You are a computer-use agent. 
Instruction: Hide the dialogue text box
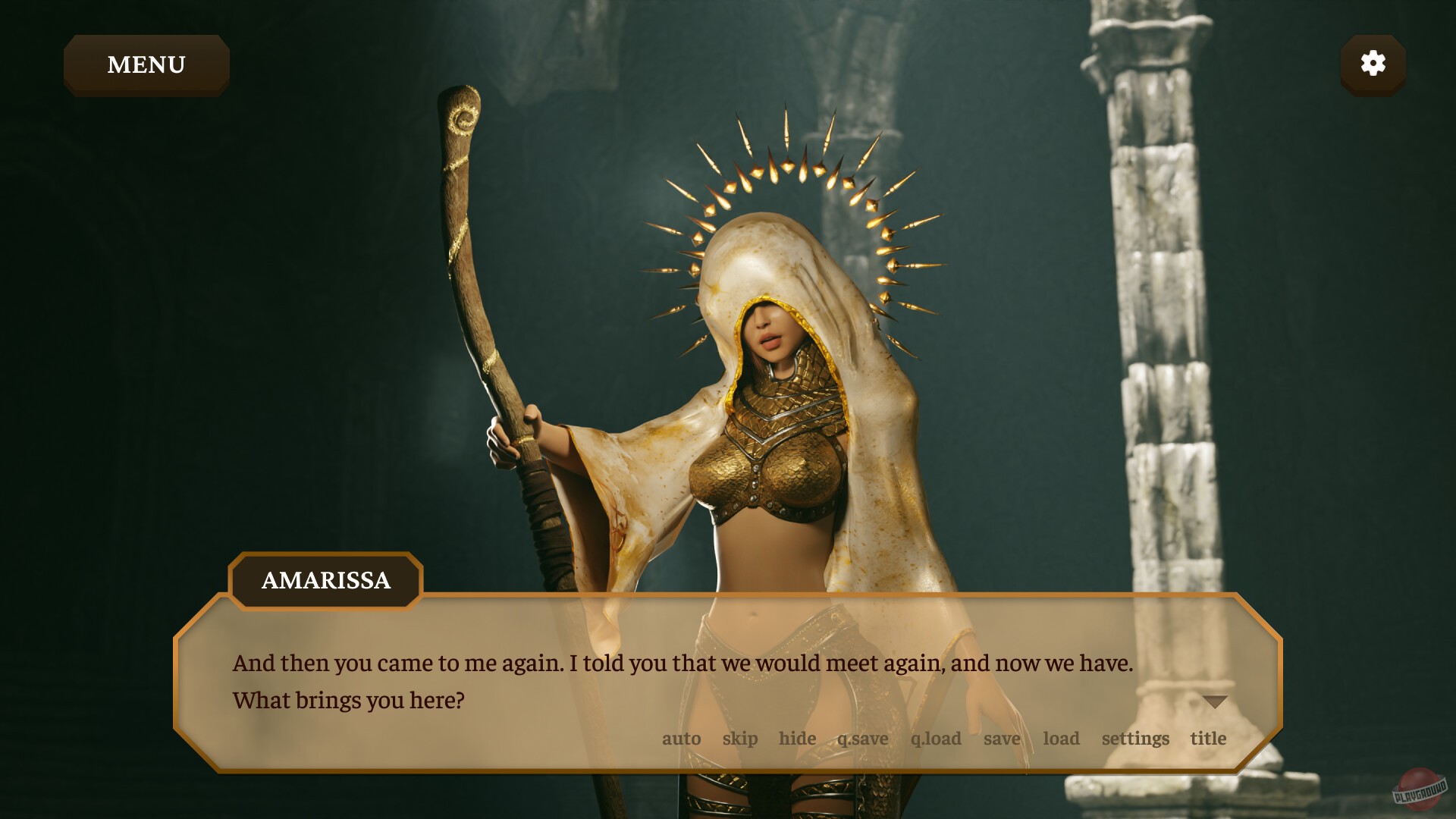point(797,738)
